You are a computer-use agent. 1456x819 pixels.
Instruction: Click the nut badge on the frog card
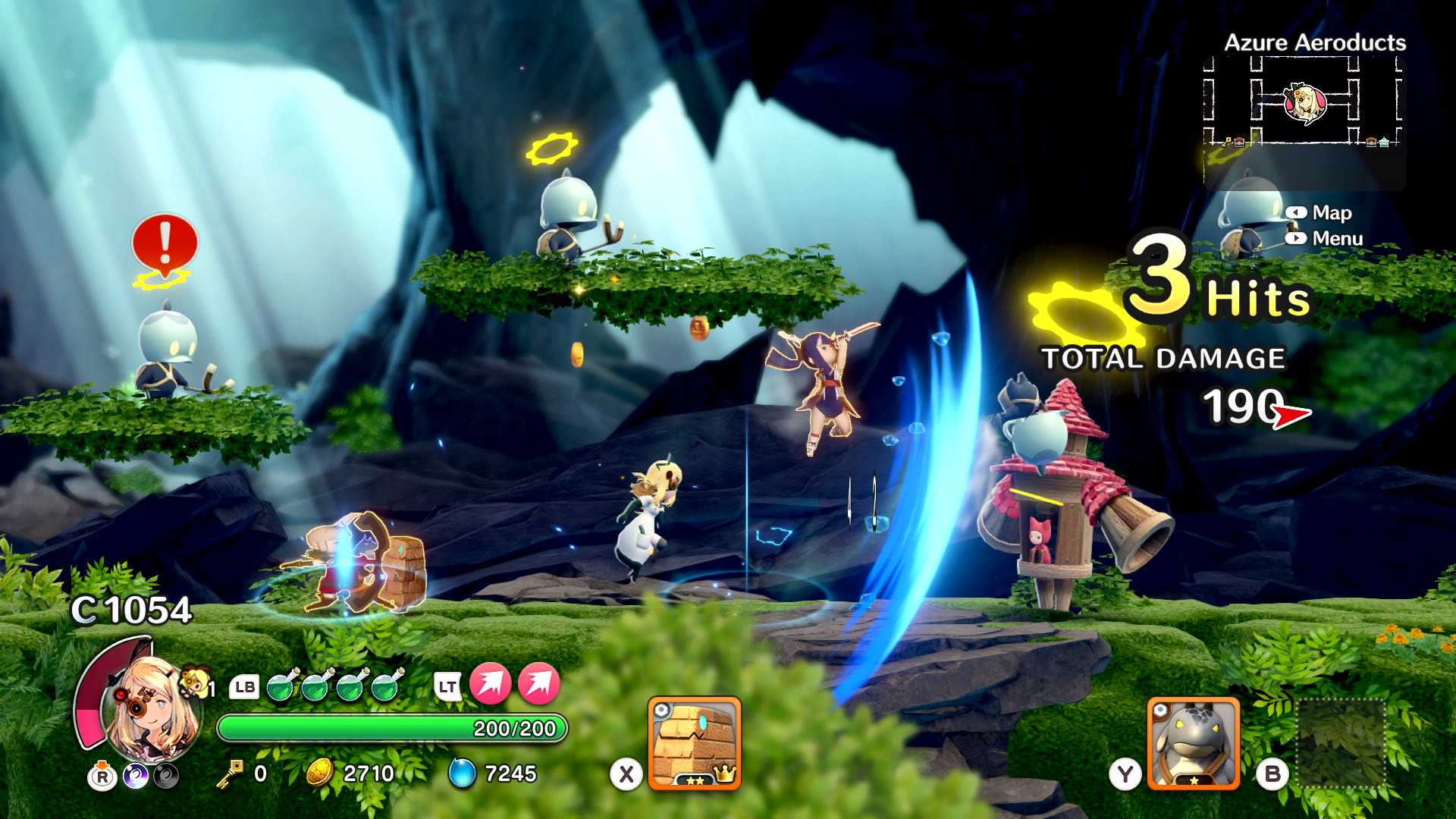click(1161, 710)
